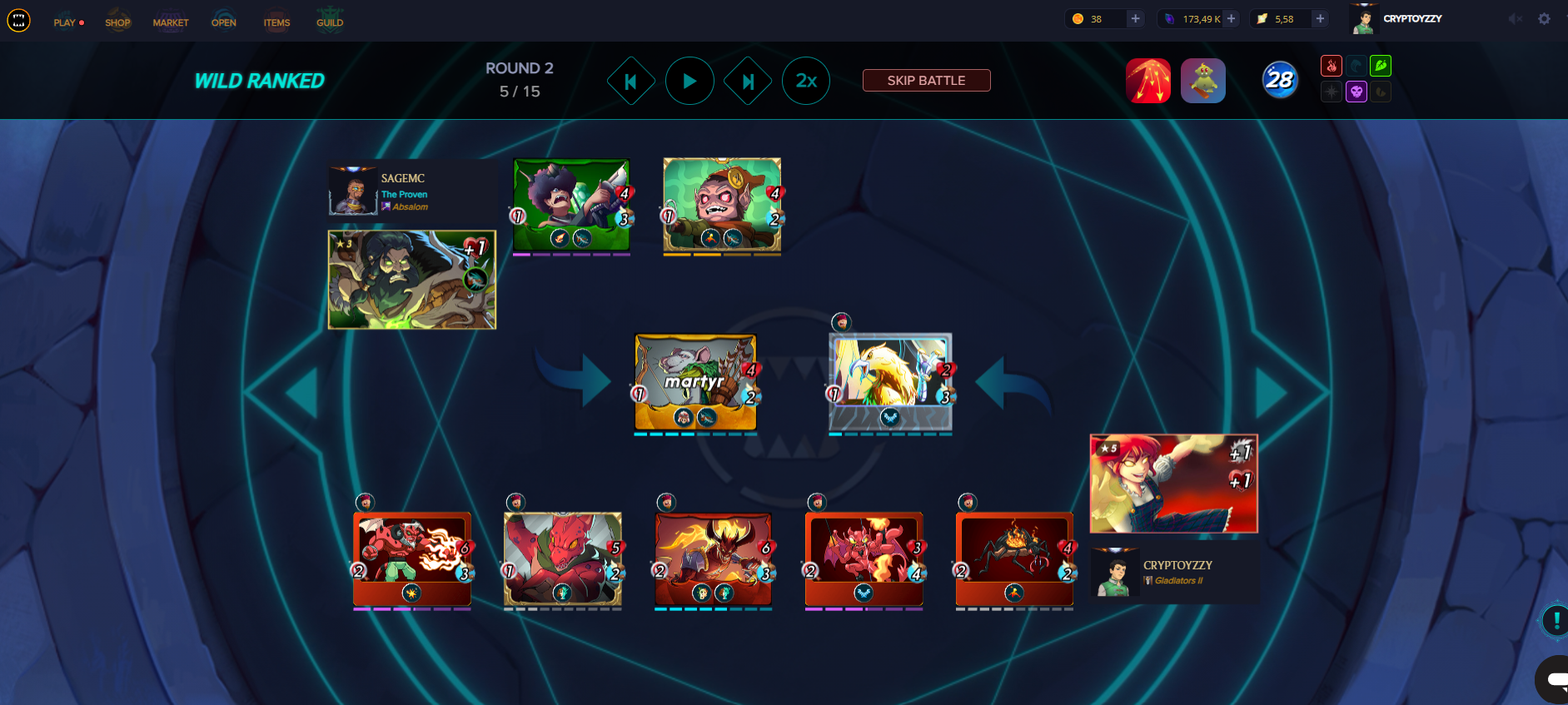1568x705 pixels.
Task: Open the settings gear icon
Action: point(1544,18)
